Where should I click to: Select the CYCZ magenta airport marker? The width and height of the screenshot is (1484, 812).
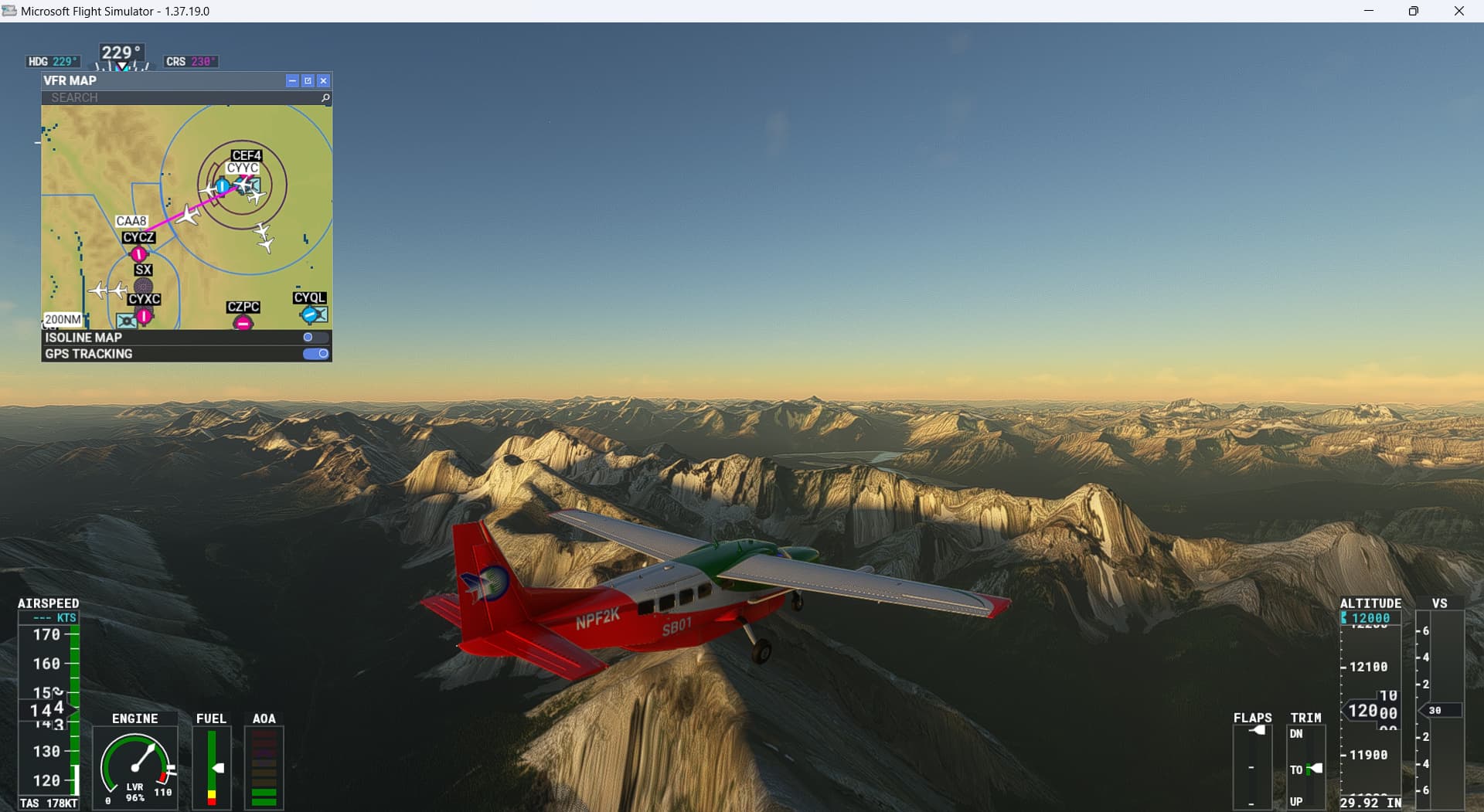(138, 253)
